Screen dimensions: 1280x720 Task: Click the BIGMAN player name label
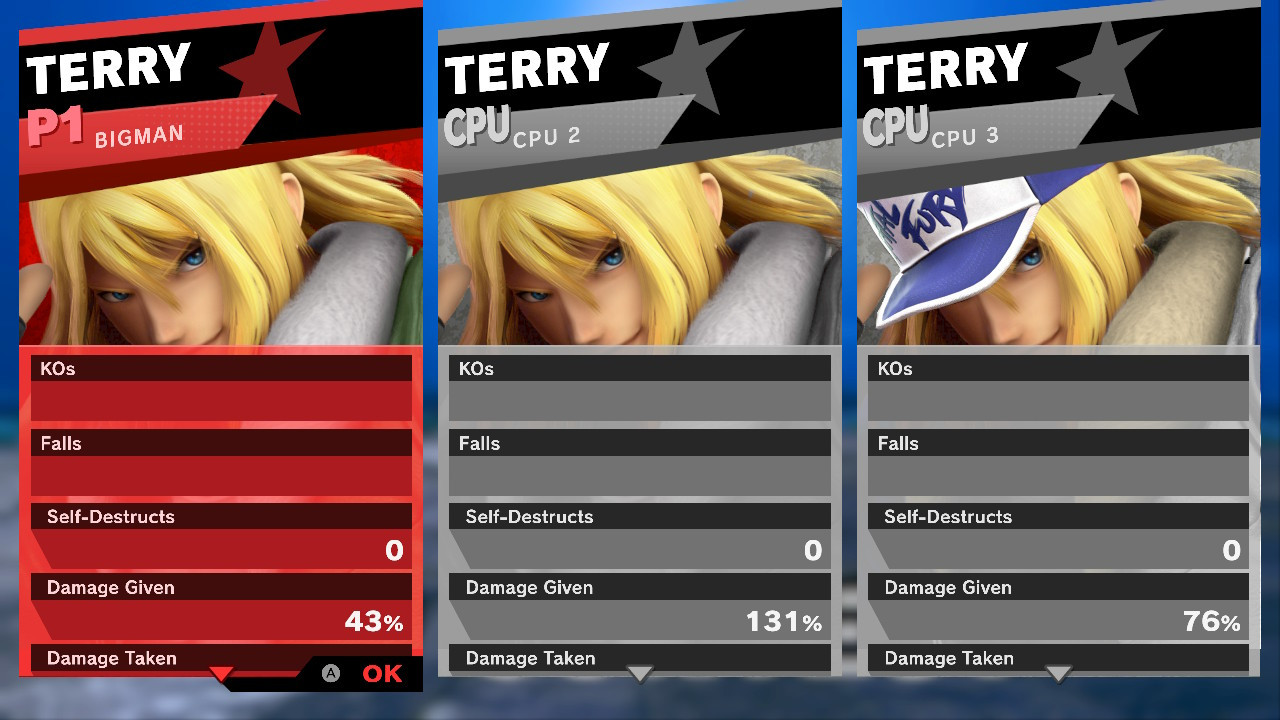(x=140, y=135)
